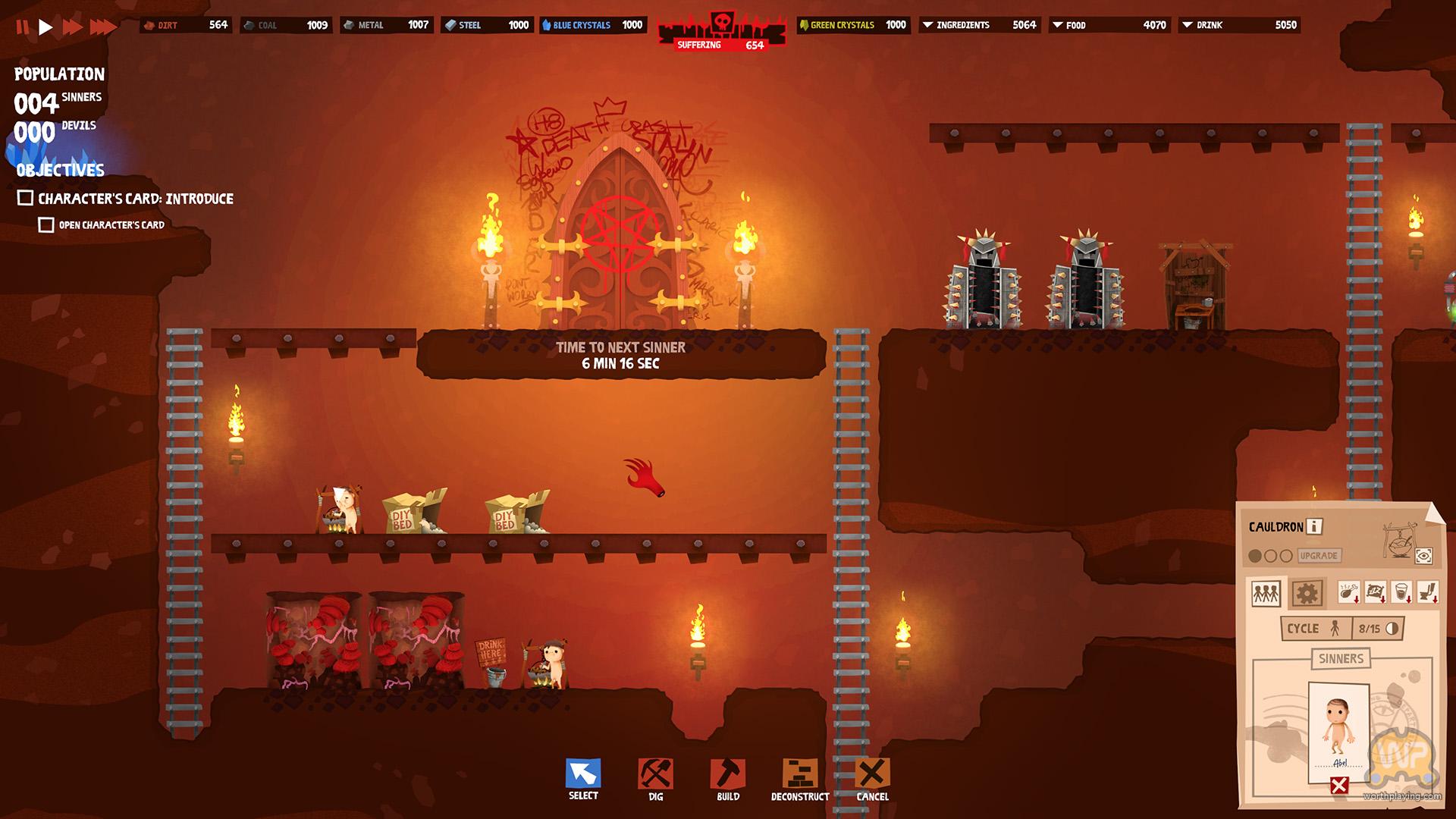This screenshot has width=1456, height=819.
Task: Remove sinner Abel with red X
Action: tap(1339, 786)
